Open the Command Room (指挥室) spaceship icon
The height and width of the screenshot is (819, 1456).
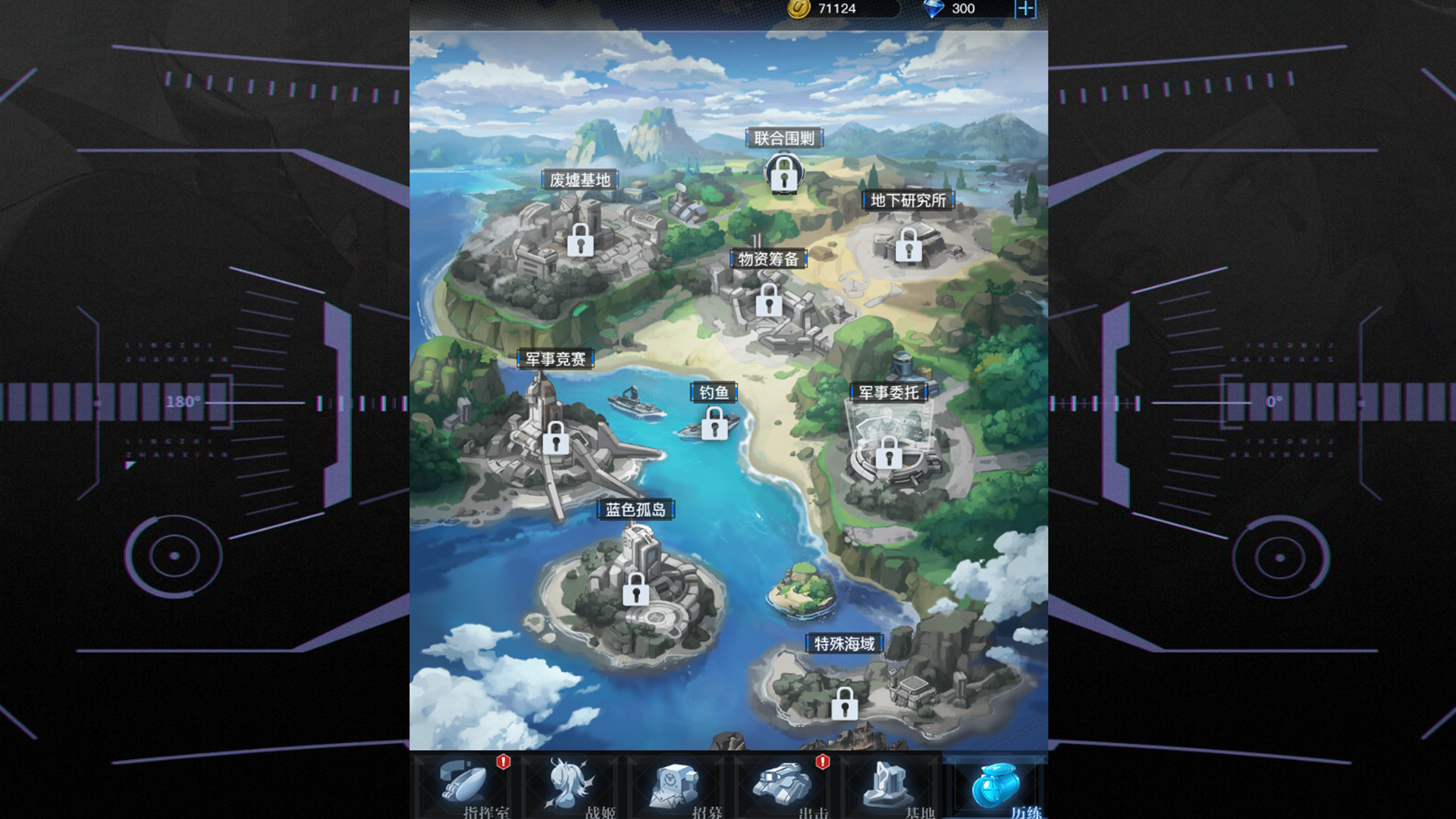pos(462,781)
